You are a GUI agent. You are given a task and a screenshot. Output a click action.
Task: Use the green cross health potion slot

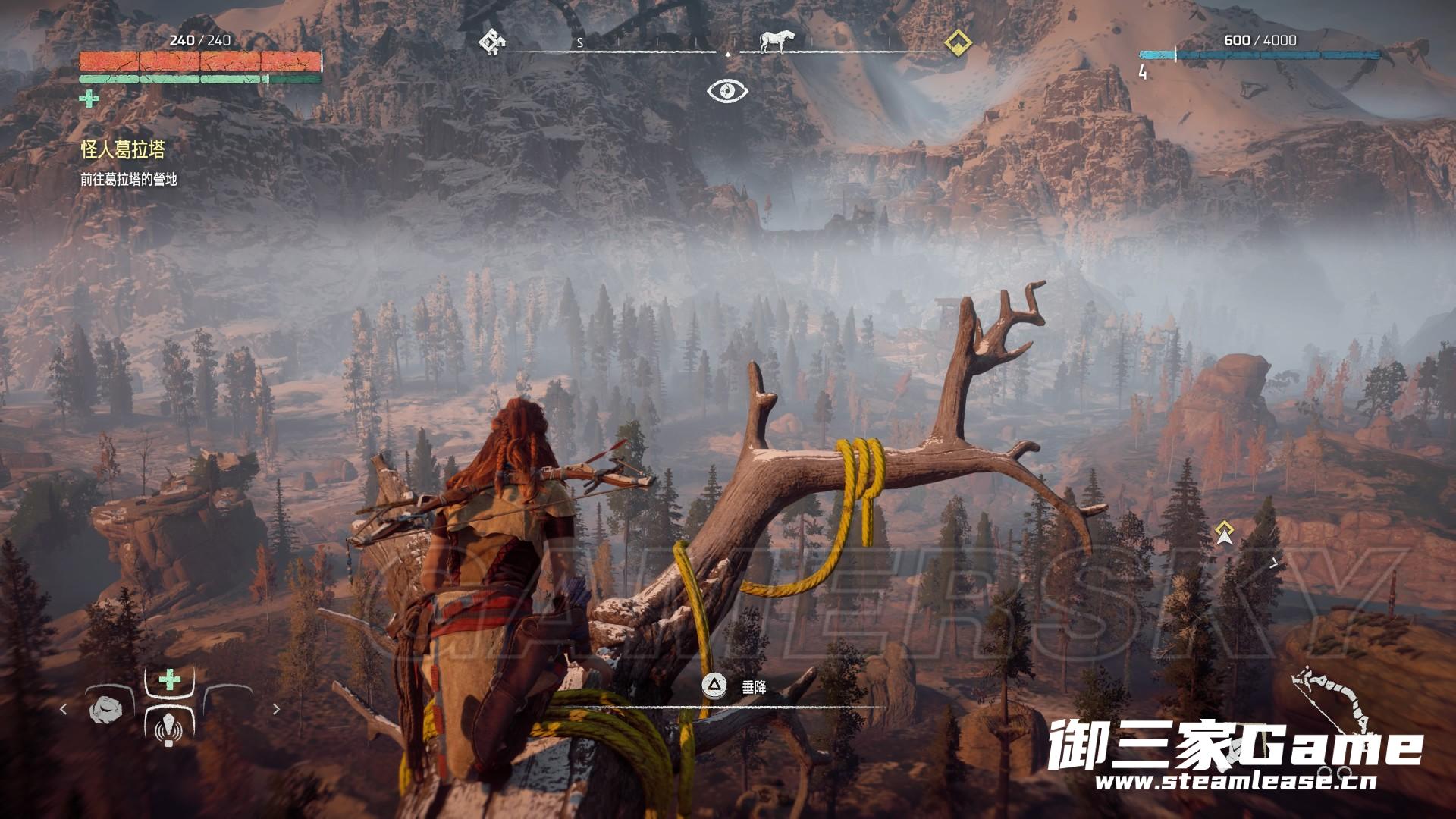(x=169, y=680)
